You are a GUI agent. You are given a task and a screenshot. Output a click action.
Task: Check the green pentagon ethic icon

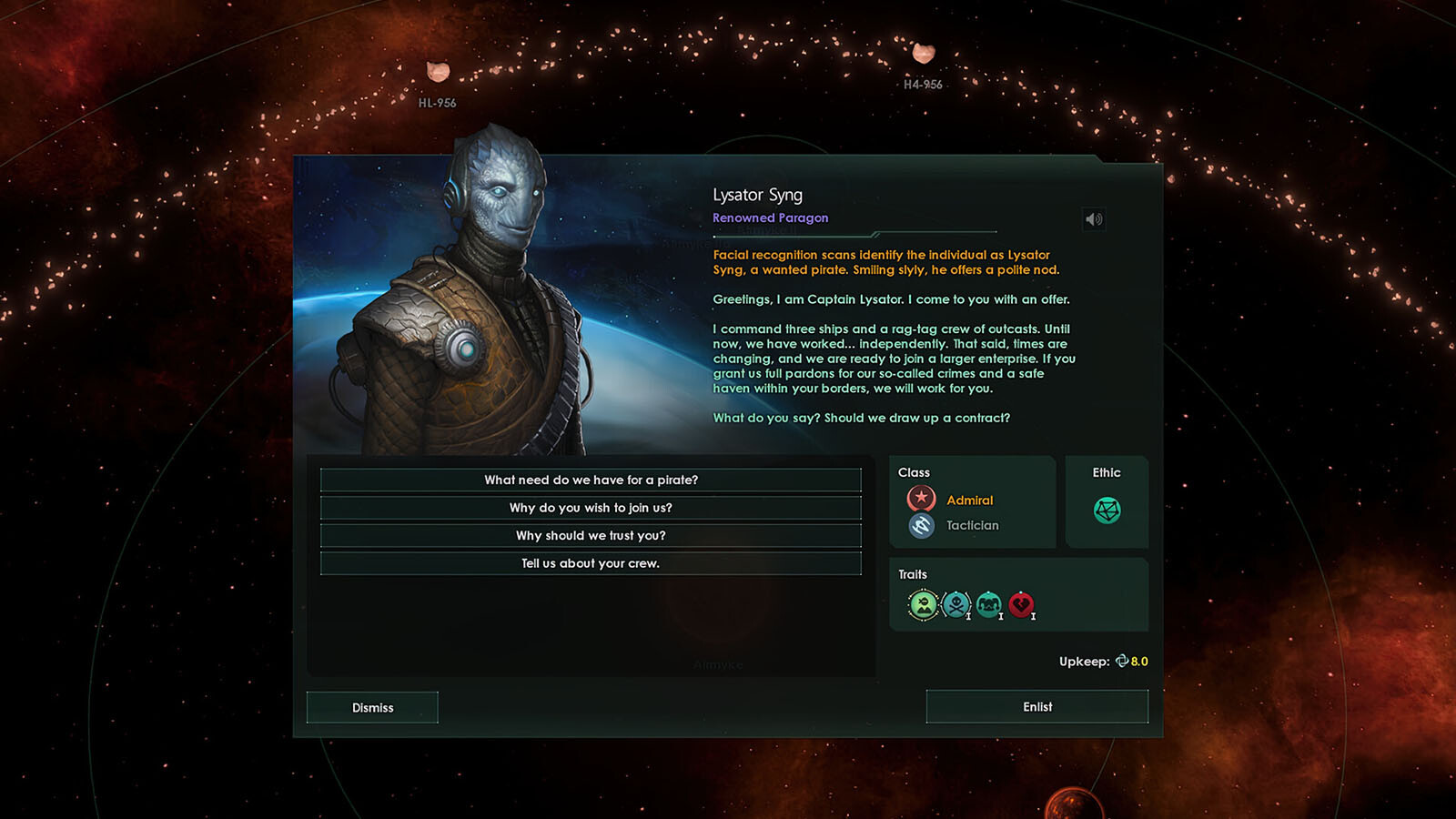[1107, 510]
